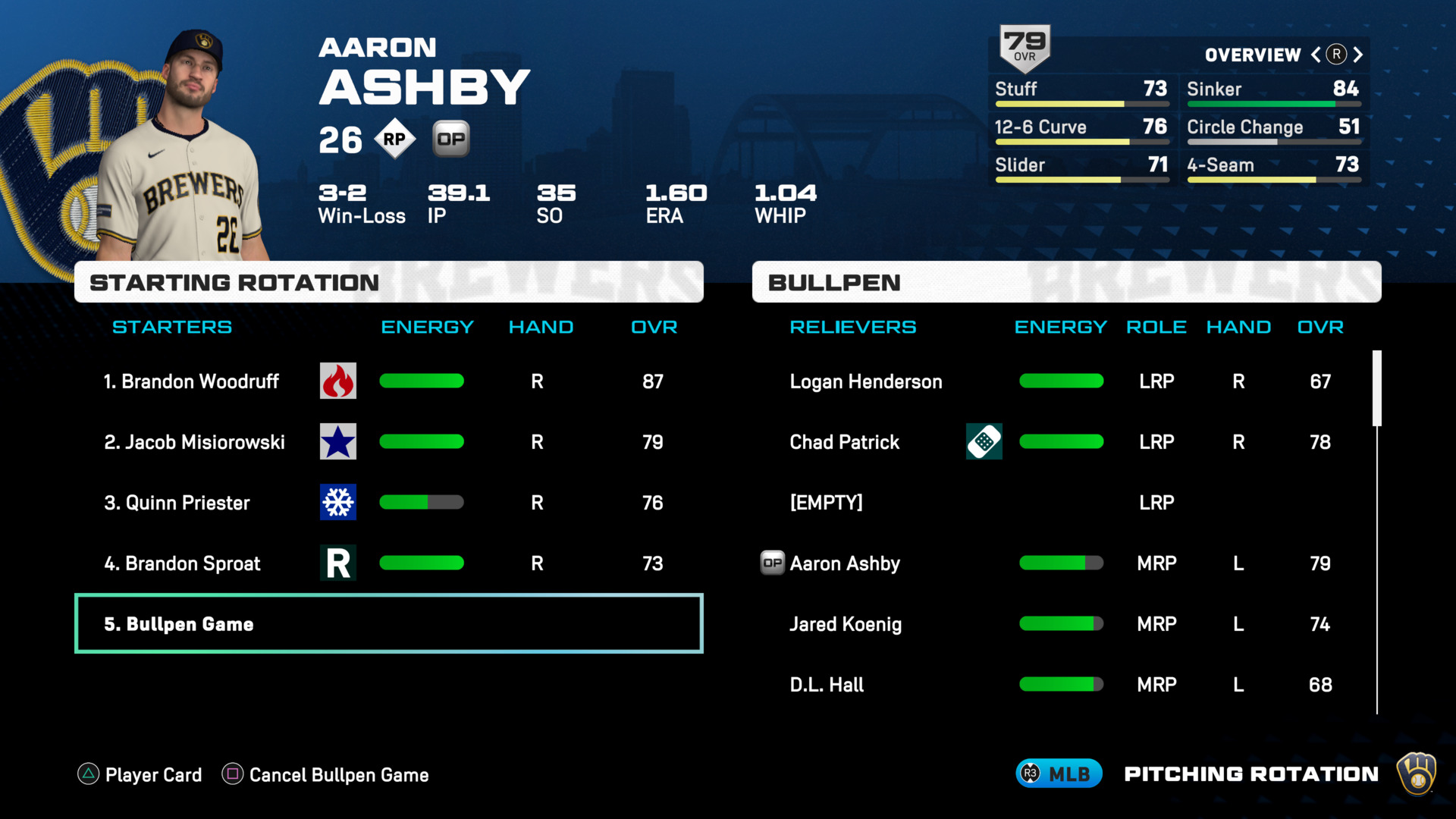Image resolution: width=1456 pixels, height=819 pixels.
Task: Choose Jacob Misiorowski in the rotation
Action: [194, 442]
